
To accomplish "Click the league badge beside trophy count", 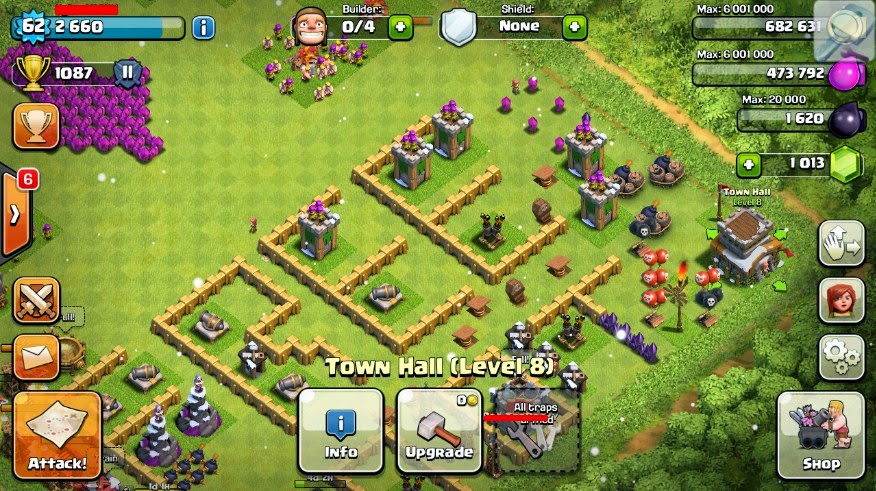I will [127, 72].
